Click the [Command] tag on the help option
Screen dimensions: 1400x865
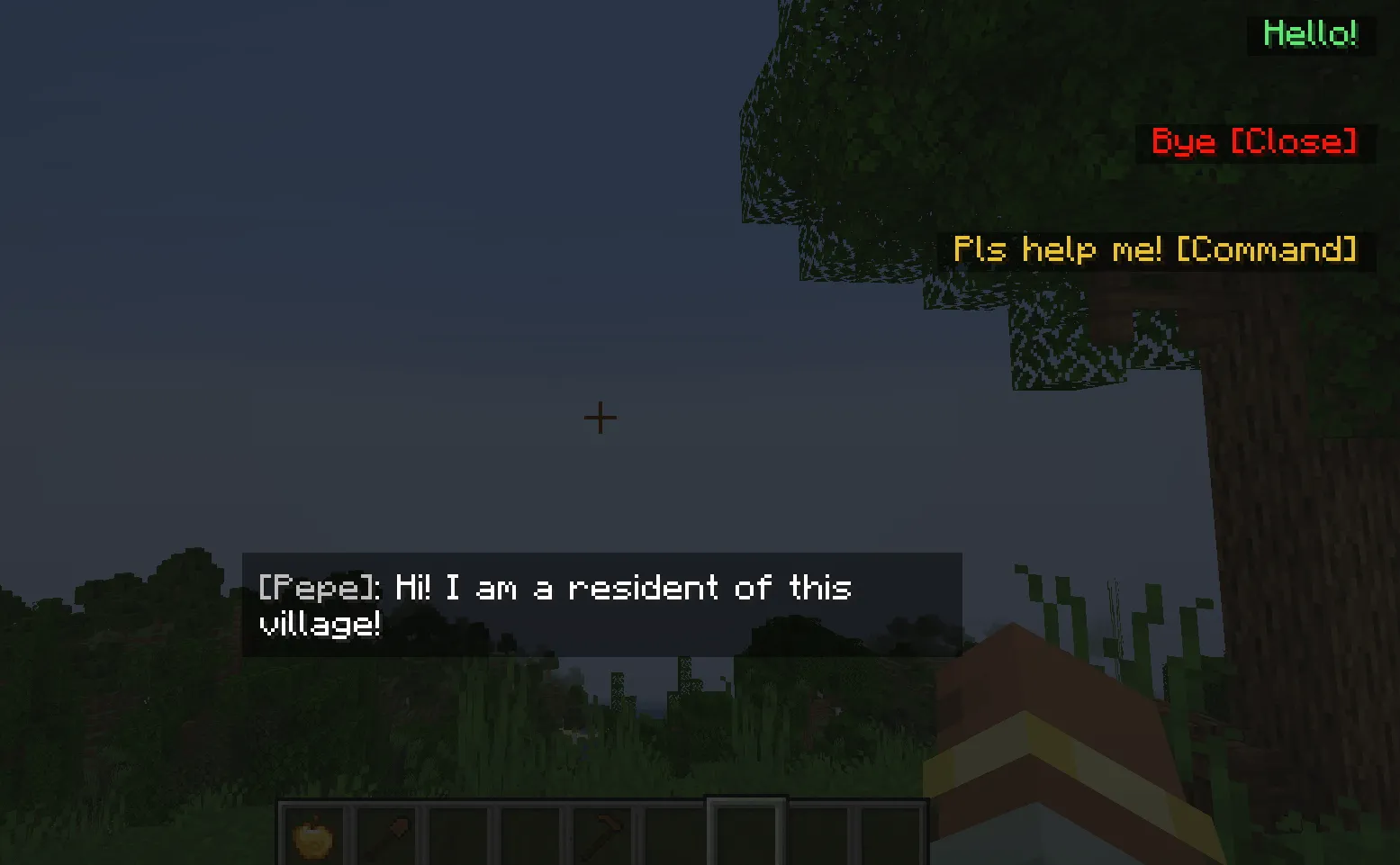(1268, 250)
